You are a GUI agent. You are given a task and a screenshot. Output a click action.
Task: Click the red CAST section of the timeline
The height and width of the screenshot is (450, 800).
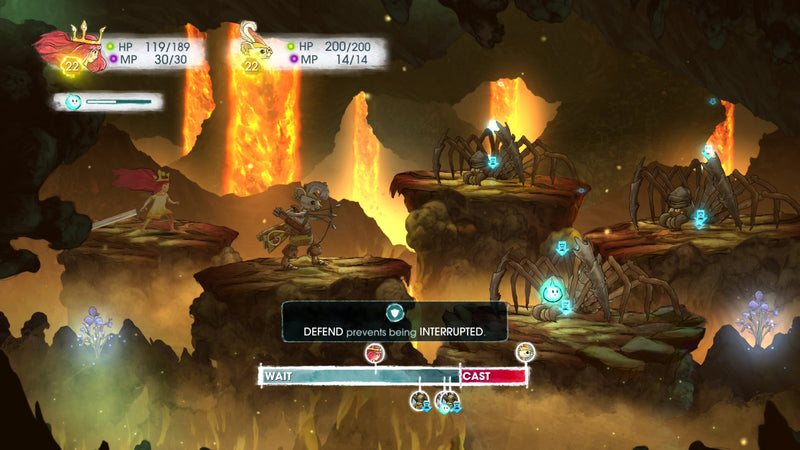point(493,376)
